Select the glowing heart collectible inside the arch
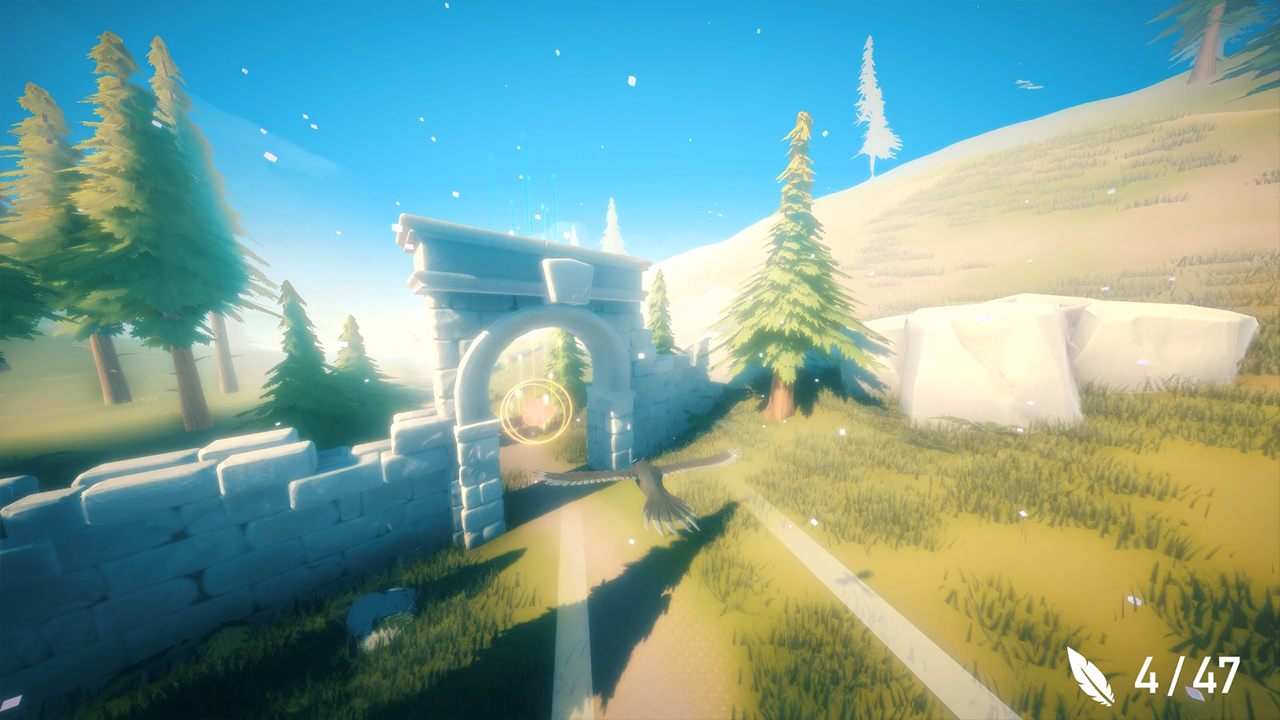Viewport: 1280px width, 720px height. (538, 410)
